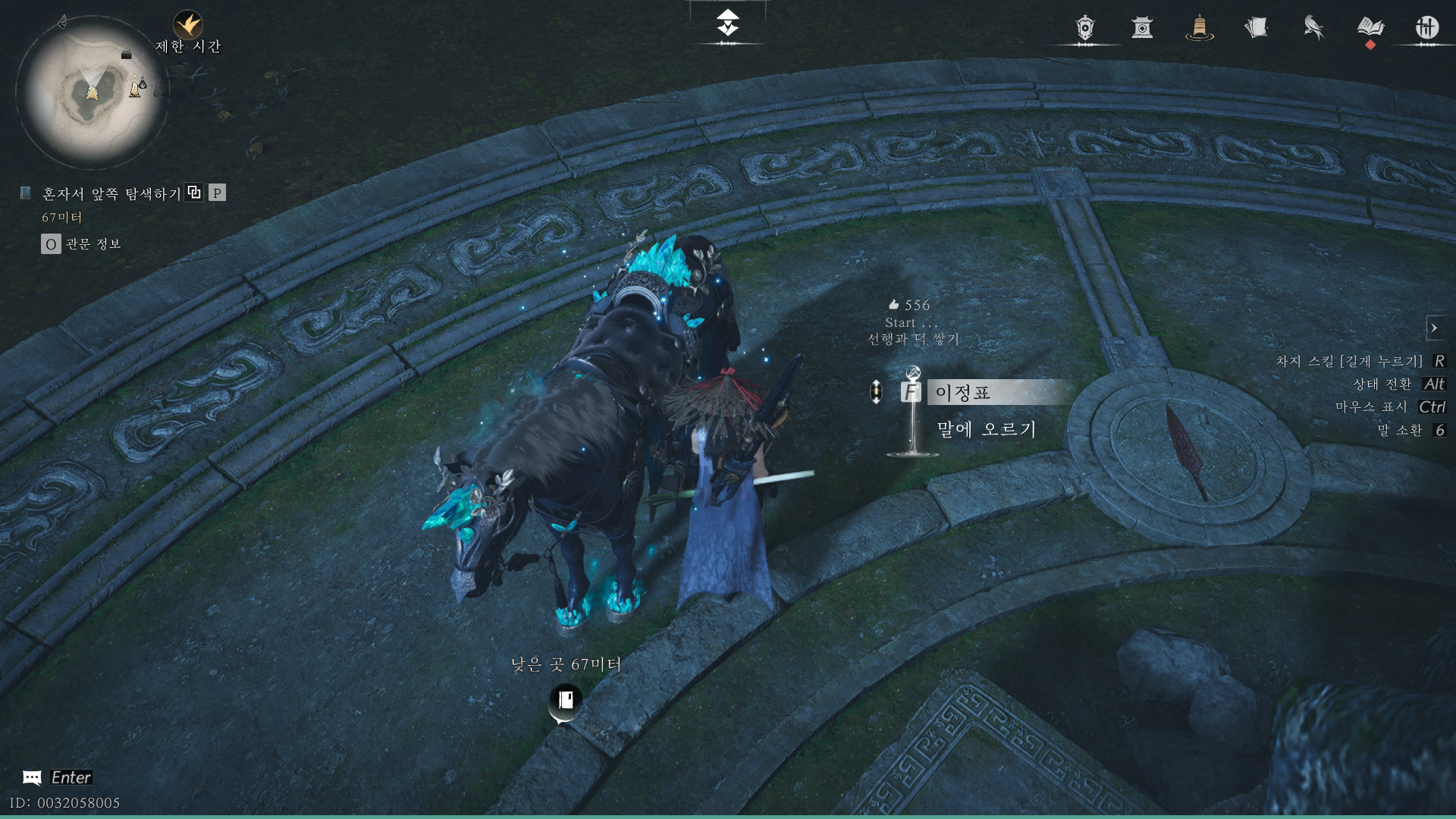Click the like count on the signpost

pyautogui.click(x=909, y=305)
